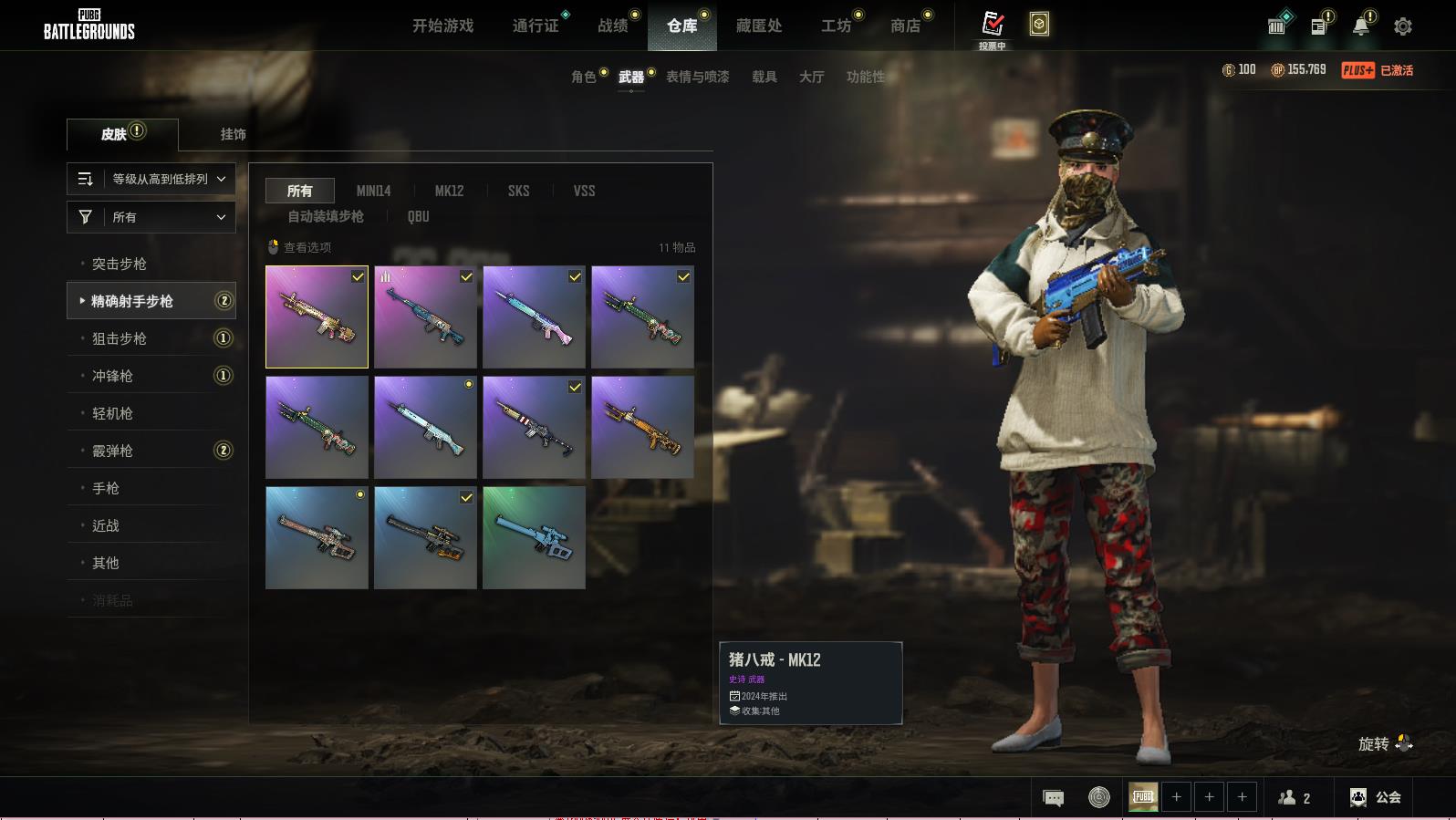The height and width of the screenshot is (820, 1456).
Task: Open the 等级从高到低排列 sort dropdown
Action: click(x=151, y=179)
